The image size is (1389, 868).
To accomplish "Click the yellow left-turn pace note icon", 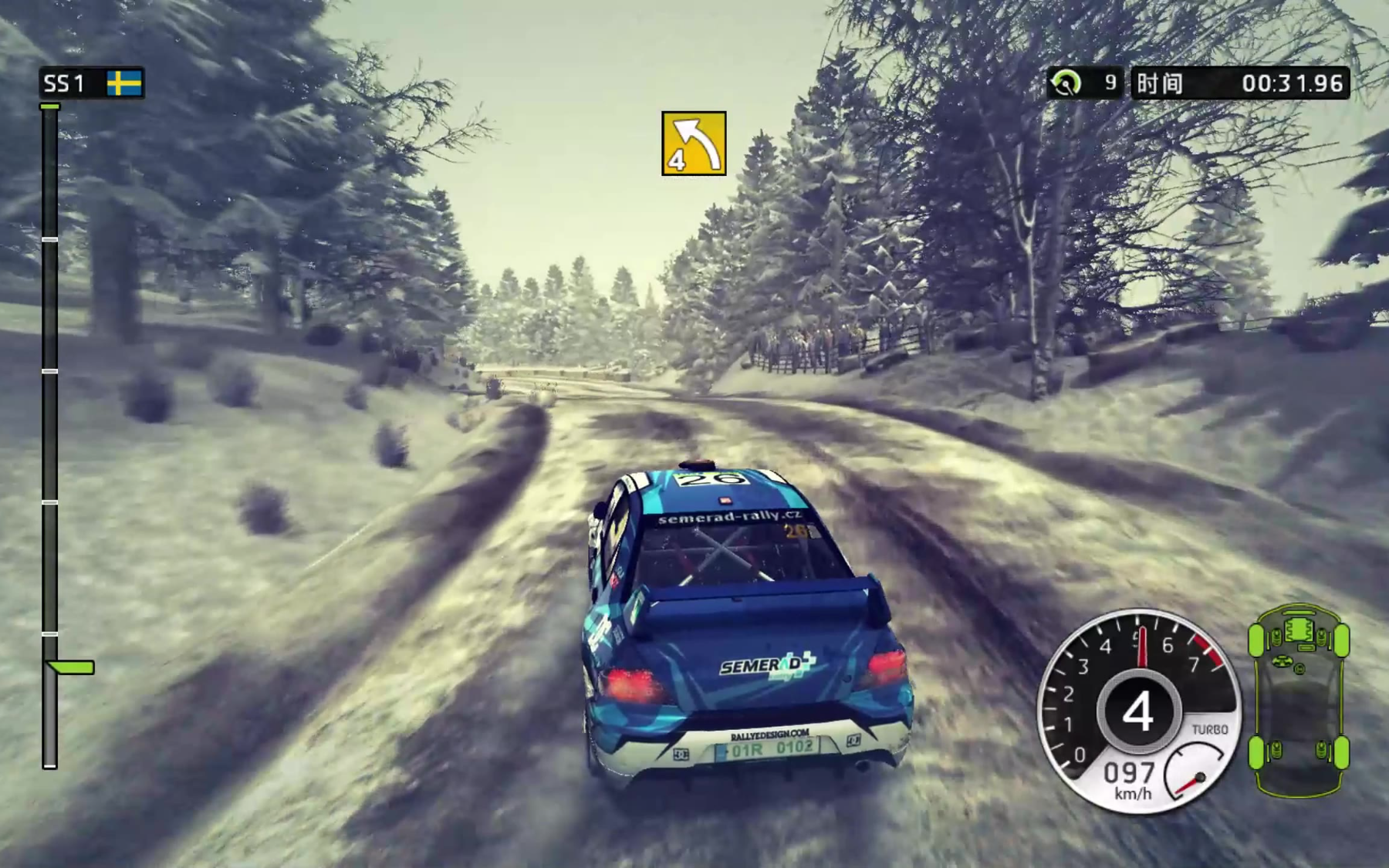I will click(693, 144).
